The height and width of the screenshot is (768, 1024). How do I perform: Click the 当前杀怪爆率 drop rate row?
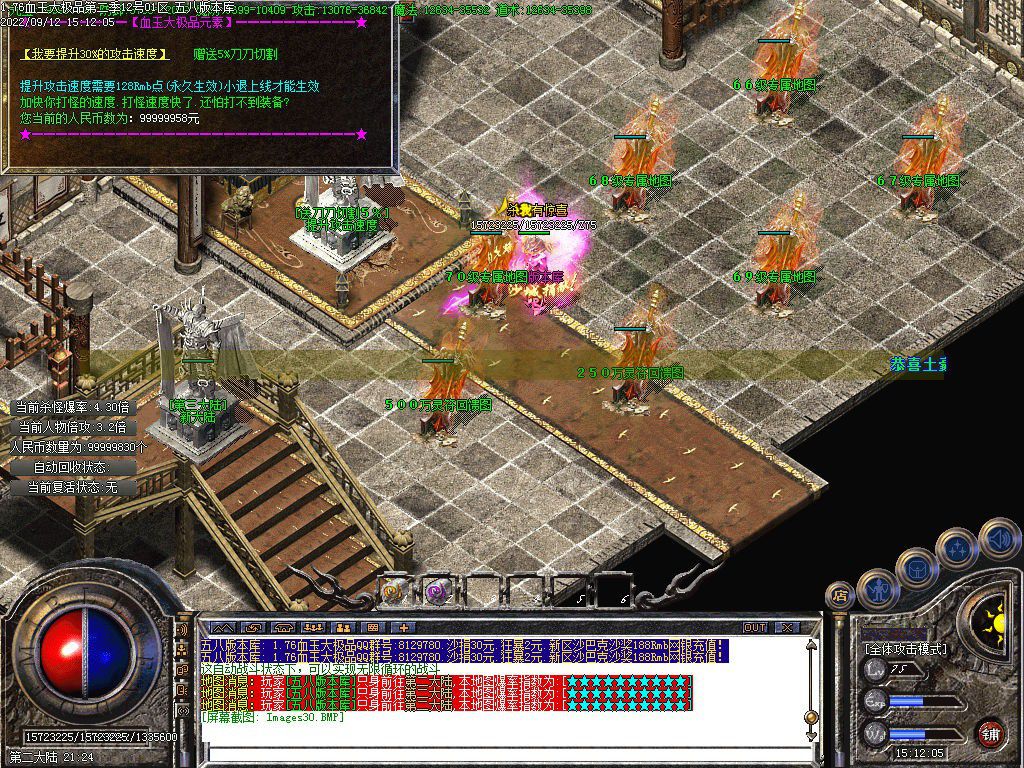(x=71, y=407)
